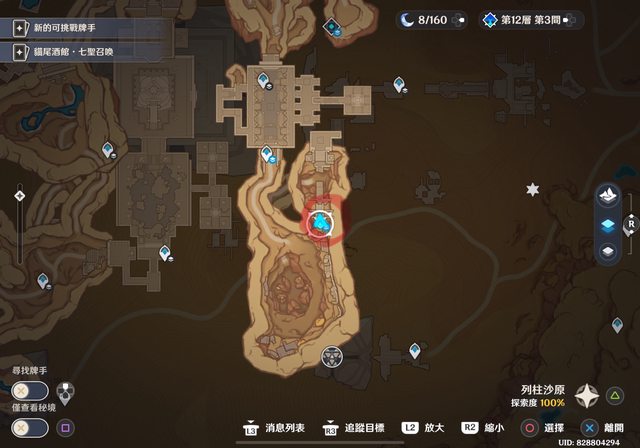Switch to the surface mountain layer view
Image resolution: width=640 pixels, height=448 pixels.
point(607,196)
